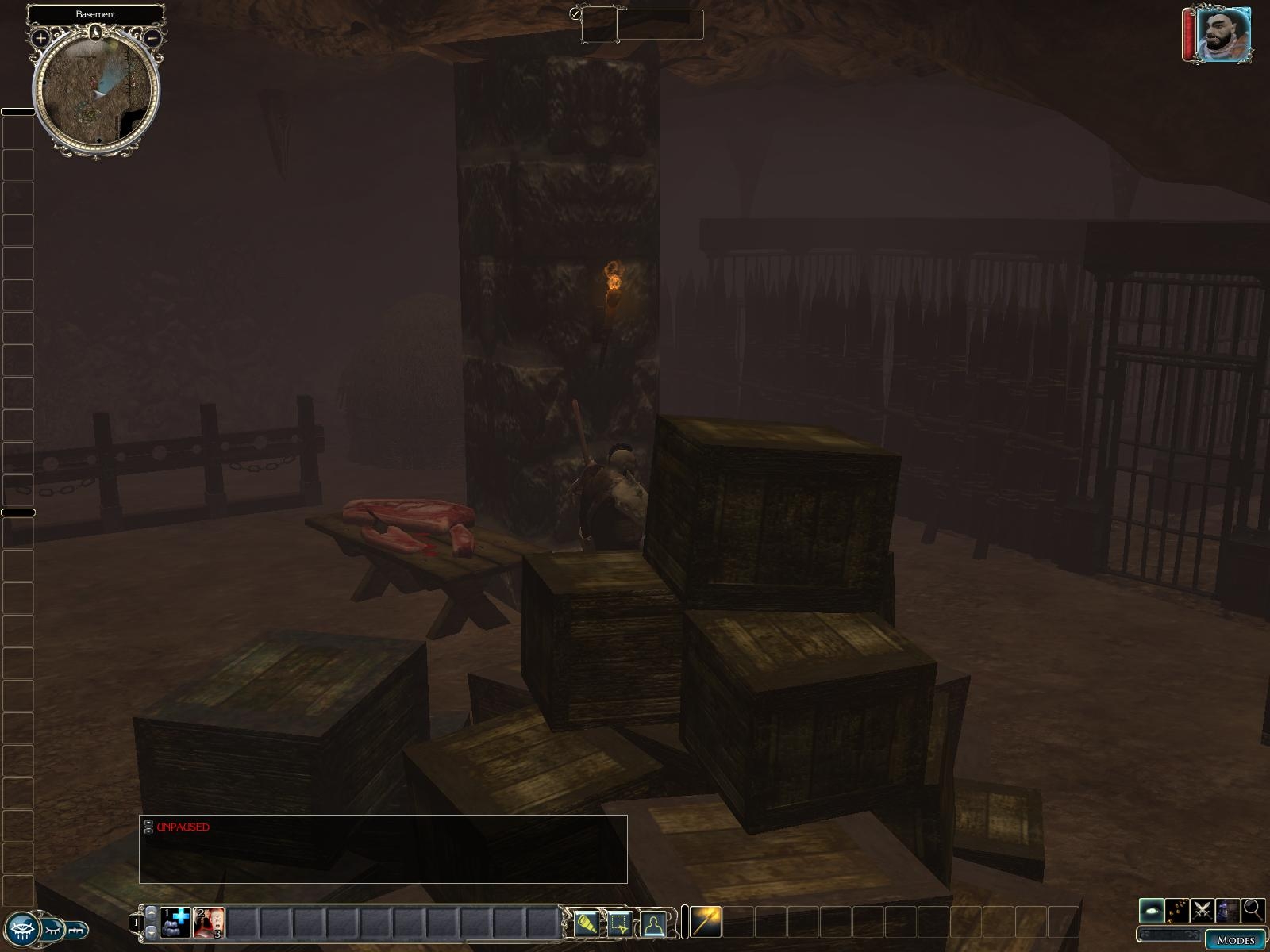The width and height of the screenshot is (1270, 952).
Task: Select the bearded character portrait
Action: point(1222,35)
